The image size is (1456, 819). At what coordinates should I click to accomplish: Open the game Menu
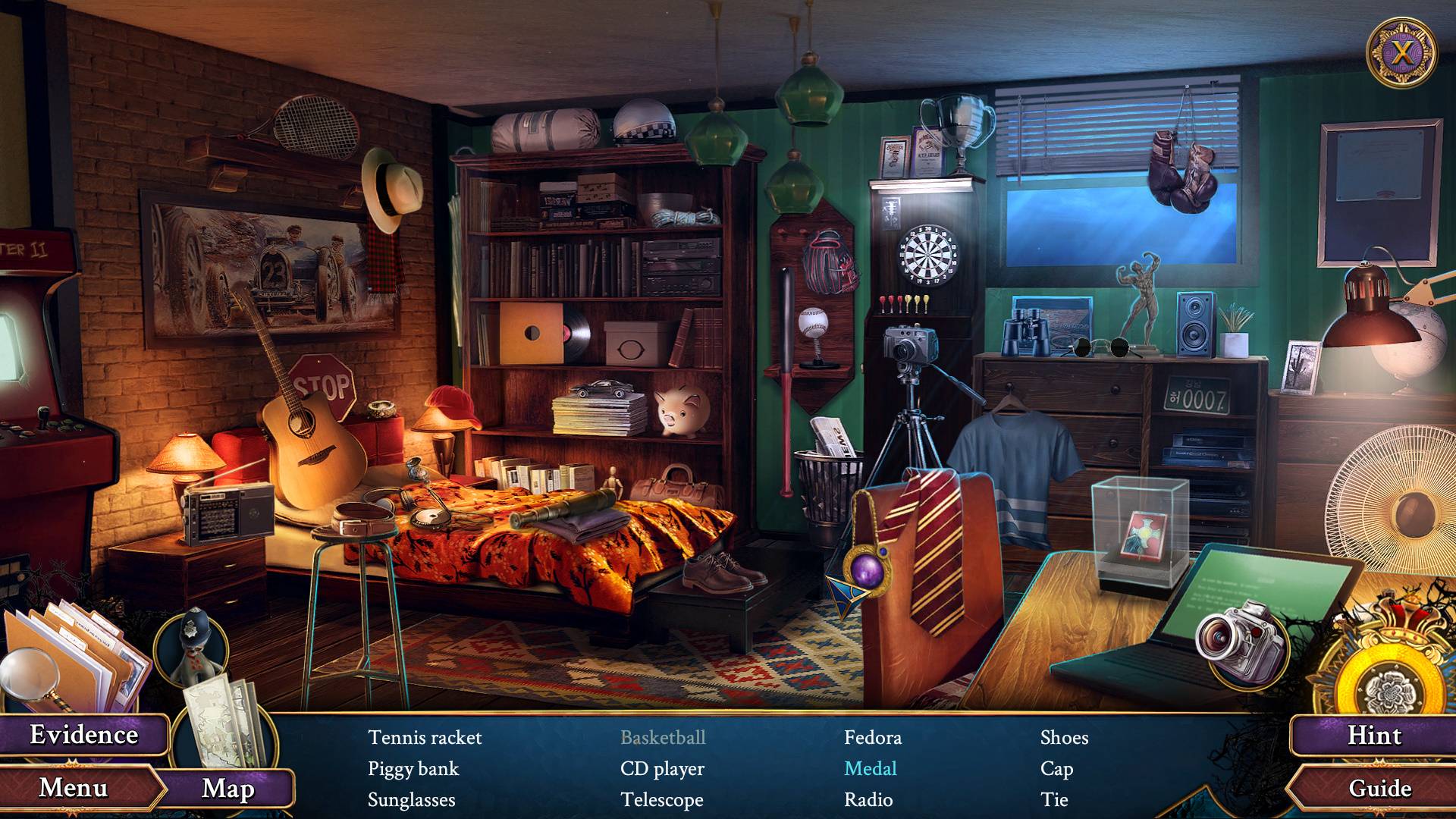[74, 788]
